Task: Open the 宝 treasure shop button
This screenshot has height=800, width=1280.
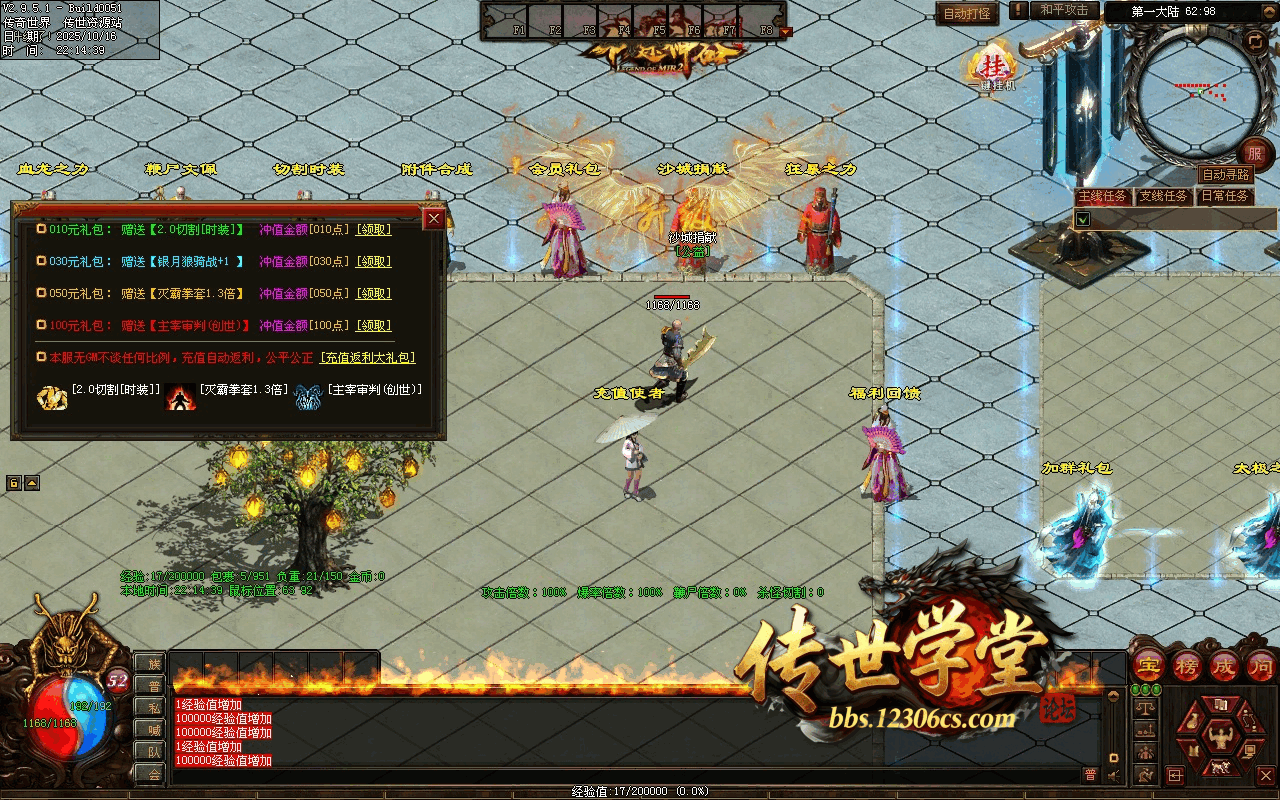Action: [x=1149, y=665]
